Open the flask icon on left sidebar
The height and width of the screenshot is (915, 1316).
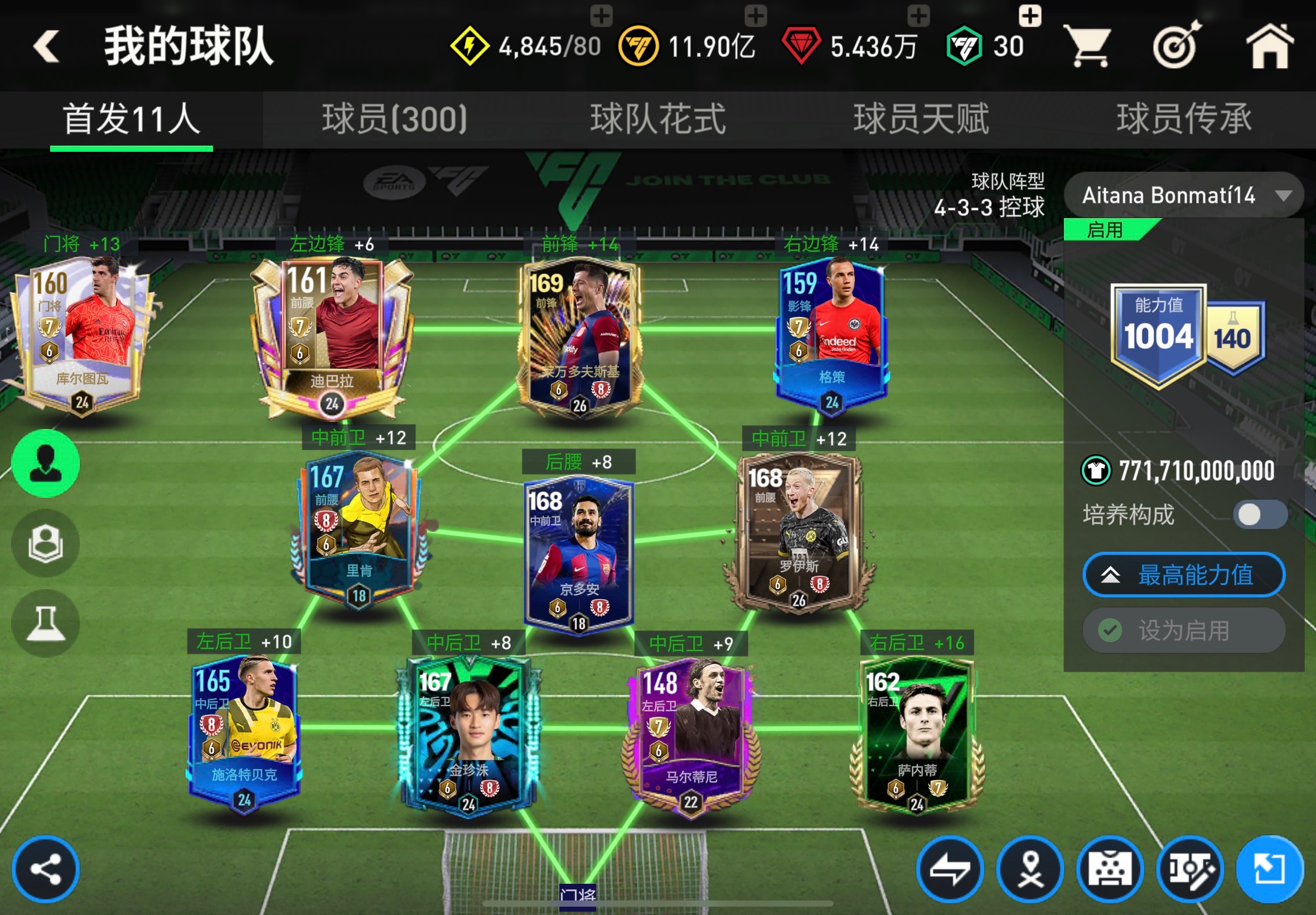pos(46,623)
